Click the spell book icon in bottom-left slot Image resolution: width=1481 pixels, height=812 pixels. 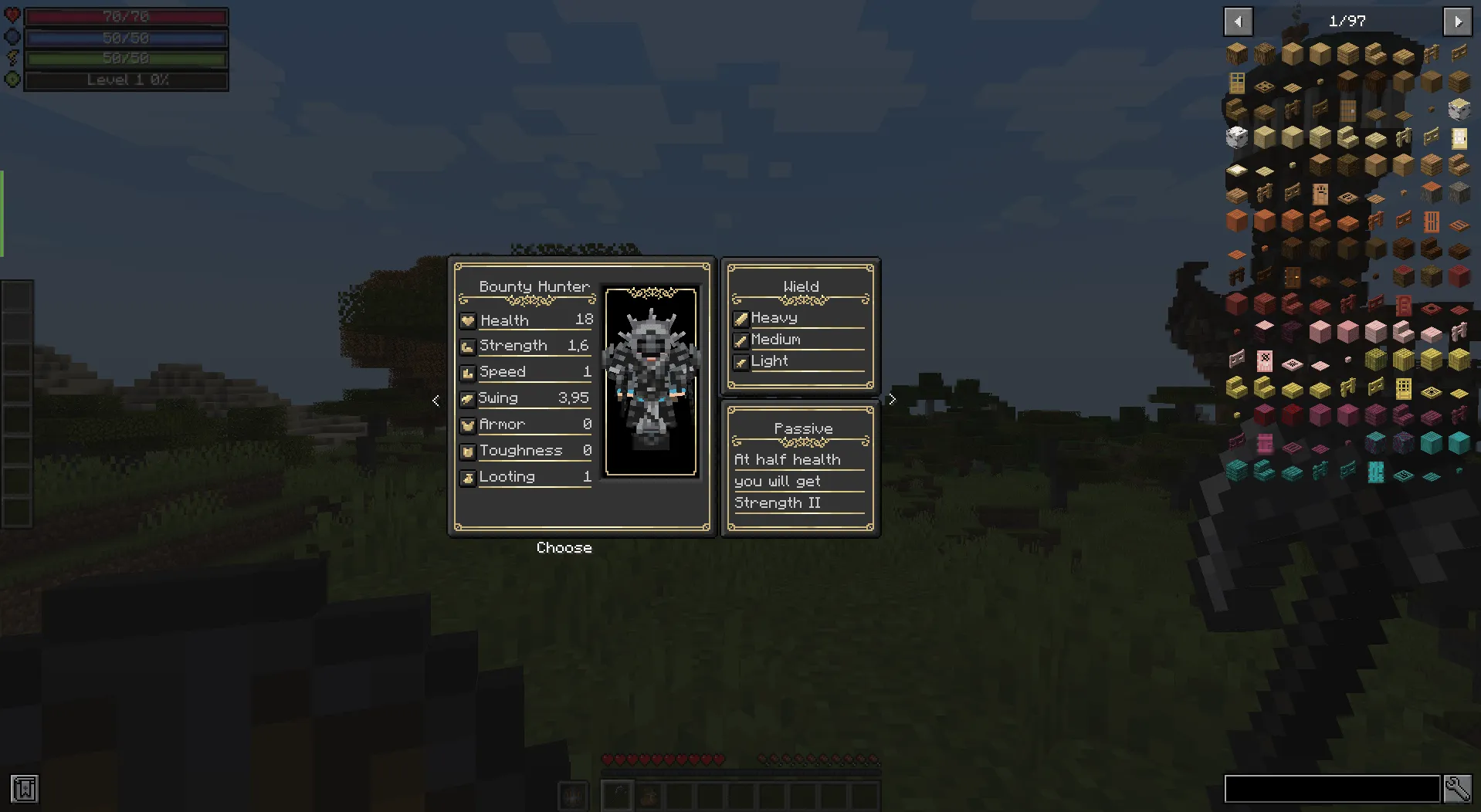[24, 789]
